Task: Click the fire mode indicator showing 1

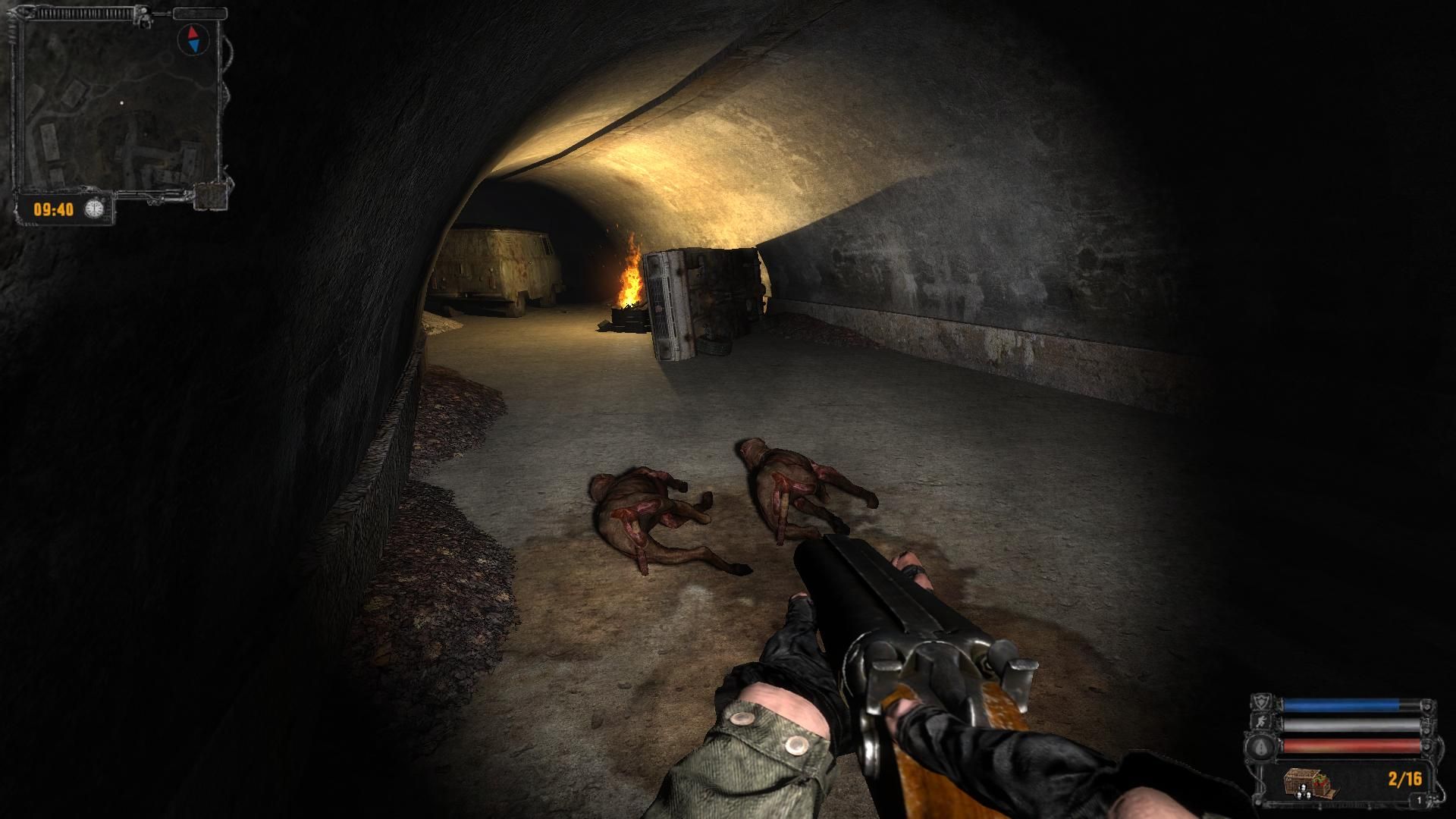Action: point(1419,801)
